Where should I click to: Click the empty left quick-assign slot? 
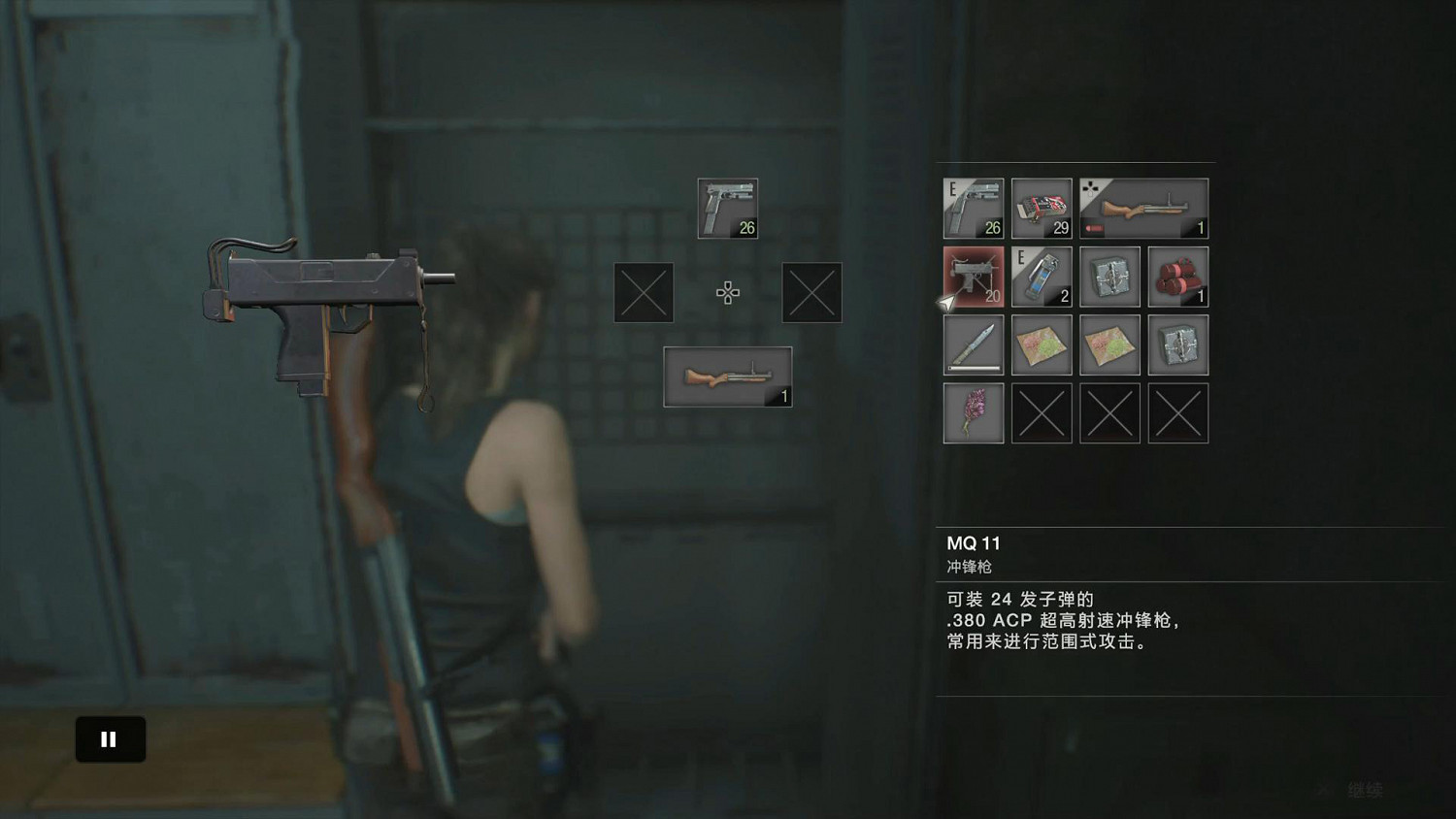pos(643,292)
